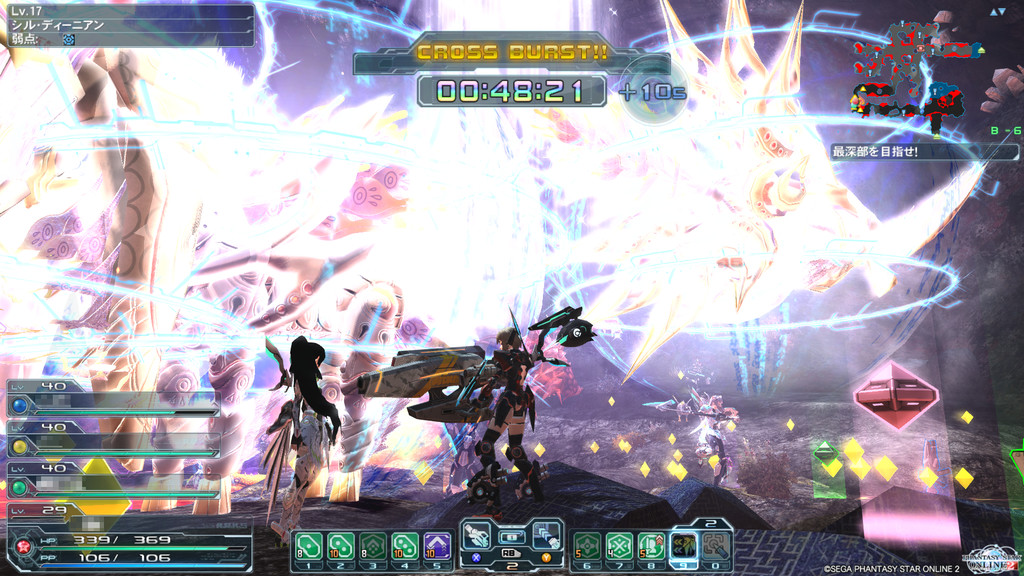1024x576 pixels.
Task: Select the Lv.17 enemy target info panel
Action: (128, 25)
